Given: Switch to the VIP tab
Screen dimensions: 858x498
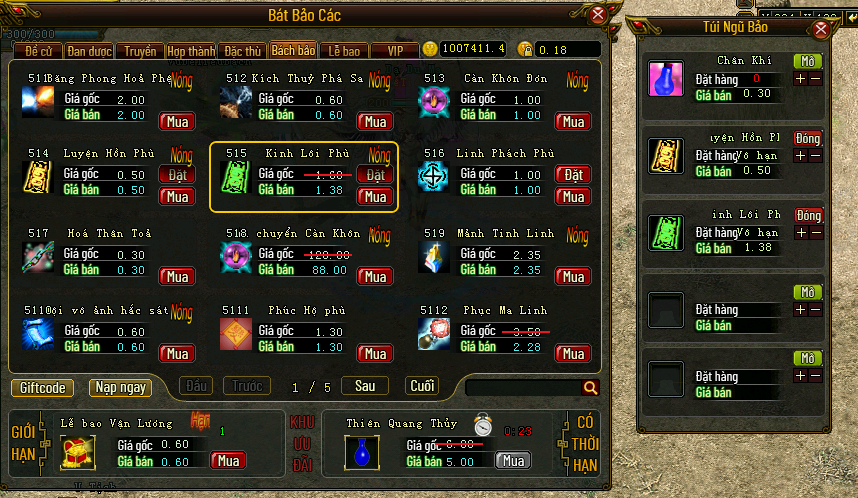Looking at the screenshot, I should click(x=395, y=50).
